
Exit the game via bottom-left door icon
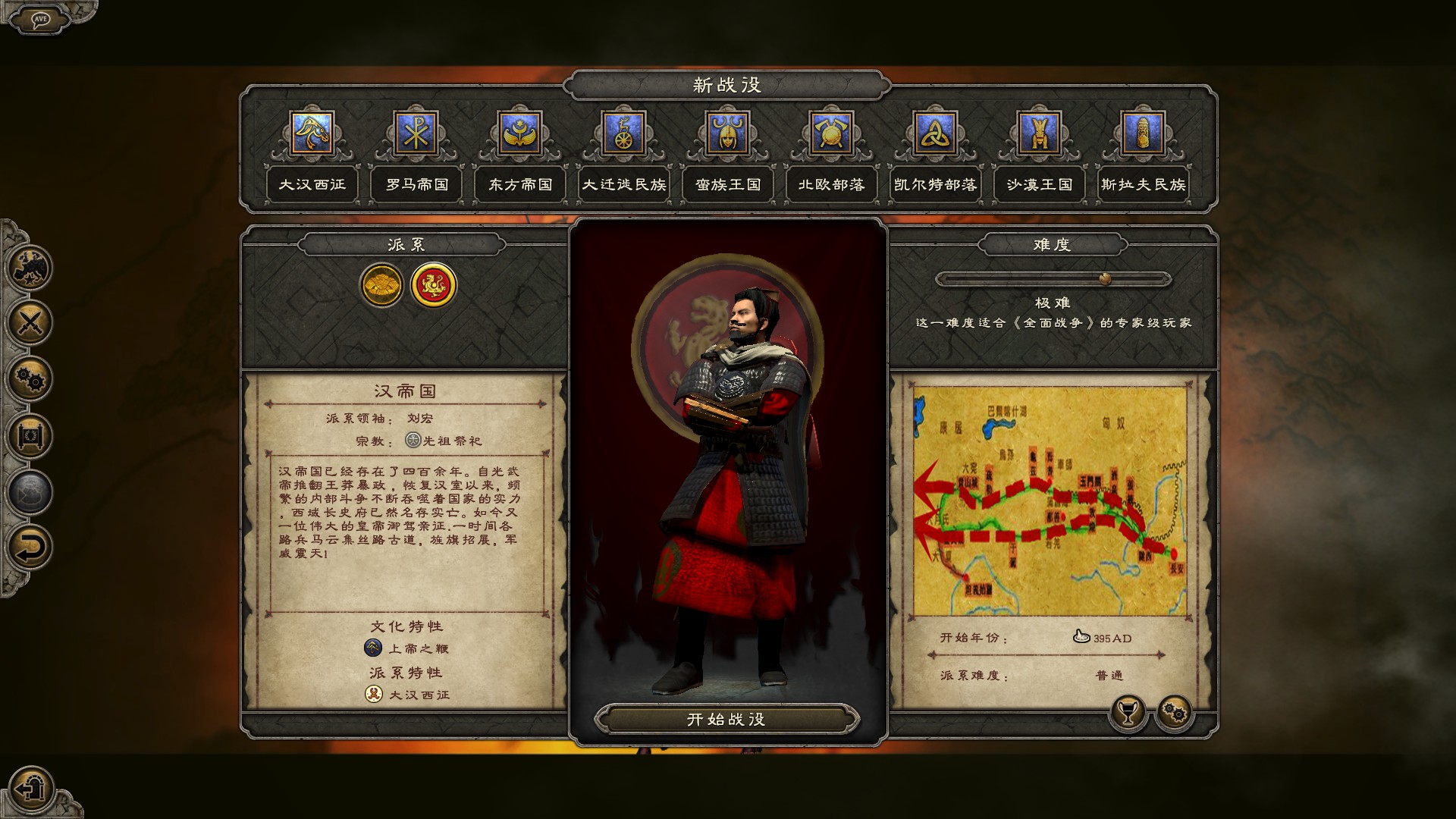(x=30, y=788)
